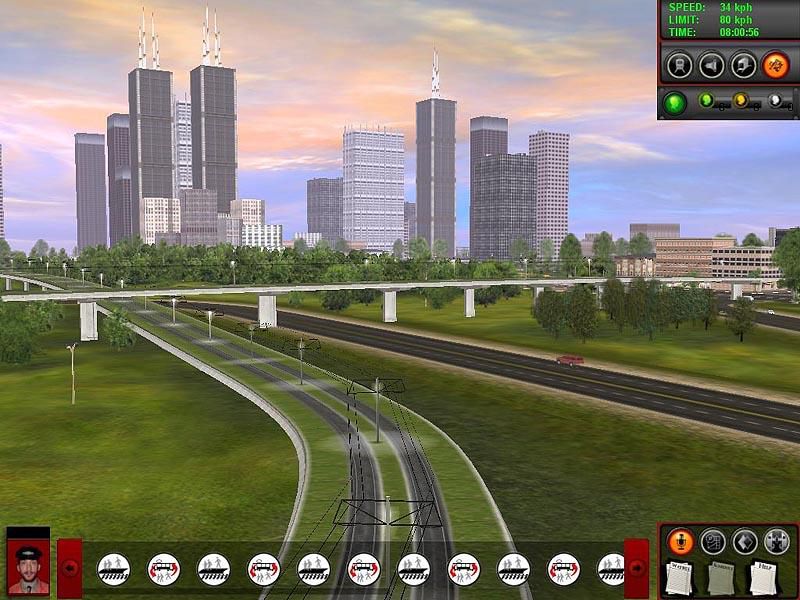Open the leftmost paper document
800x600 pixels.
(x=680, y=578)
